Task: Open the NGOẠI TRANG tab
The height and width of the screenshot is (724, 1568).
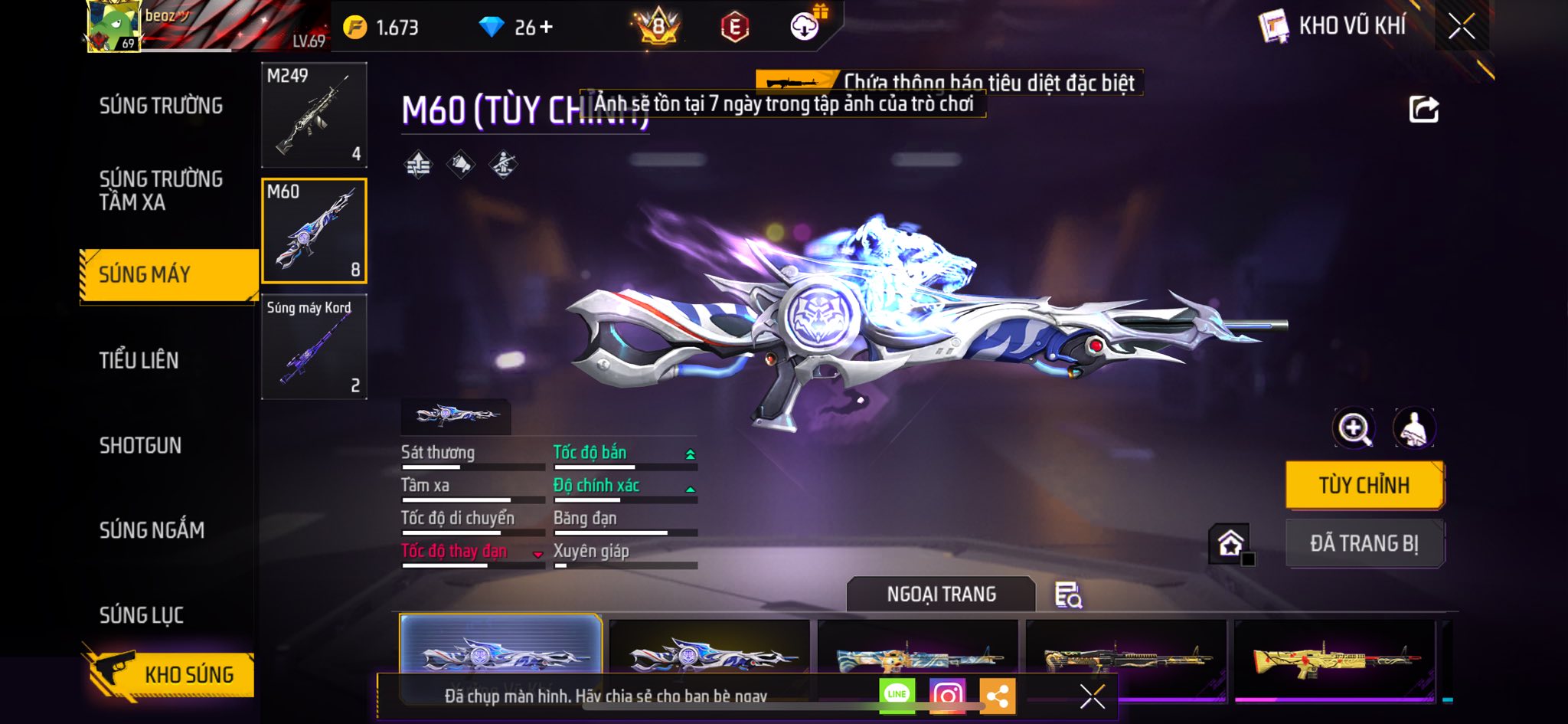Action: point(941,595)
